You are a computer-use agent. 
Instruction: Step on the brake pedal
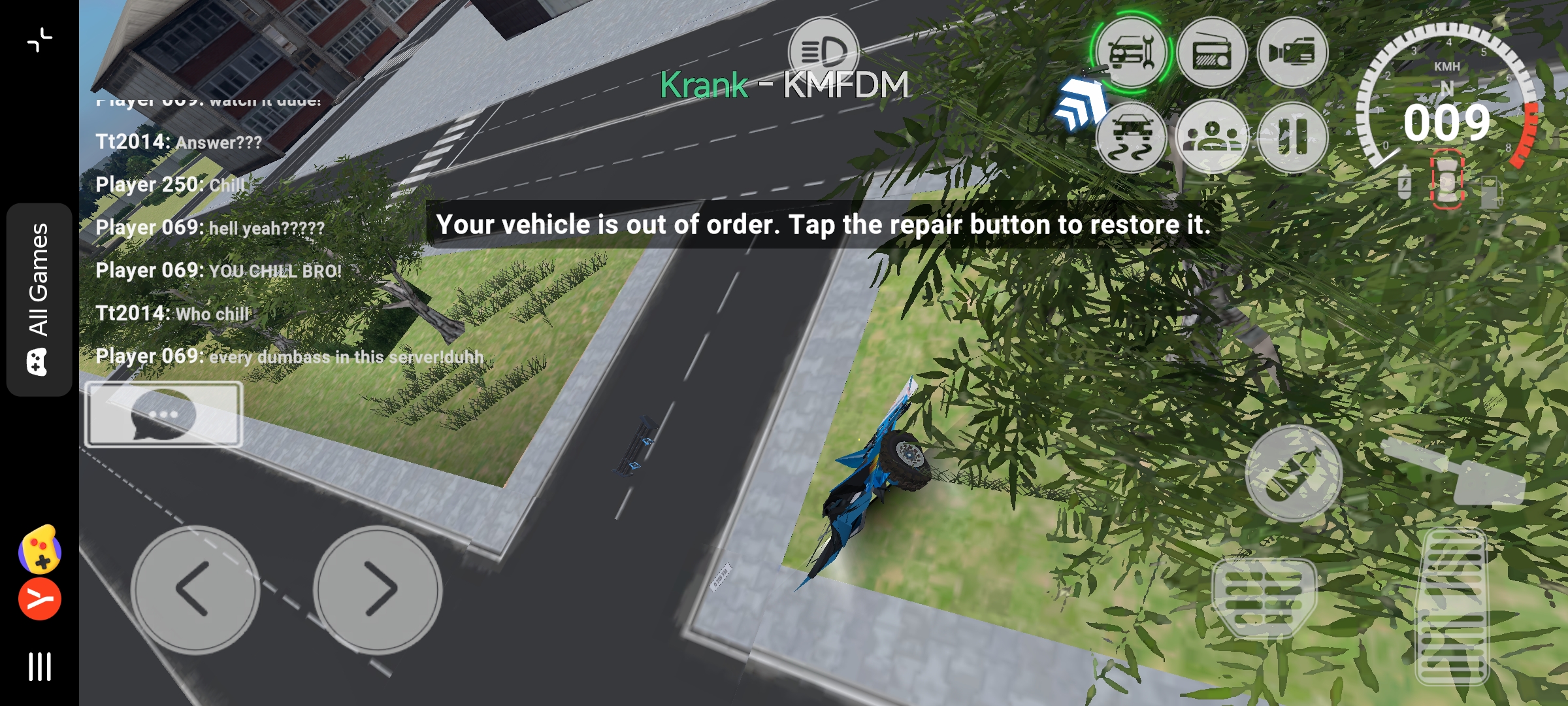point(1264,598)
